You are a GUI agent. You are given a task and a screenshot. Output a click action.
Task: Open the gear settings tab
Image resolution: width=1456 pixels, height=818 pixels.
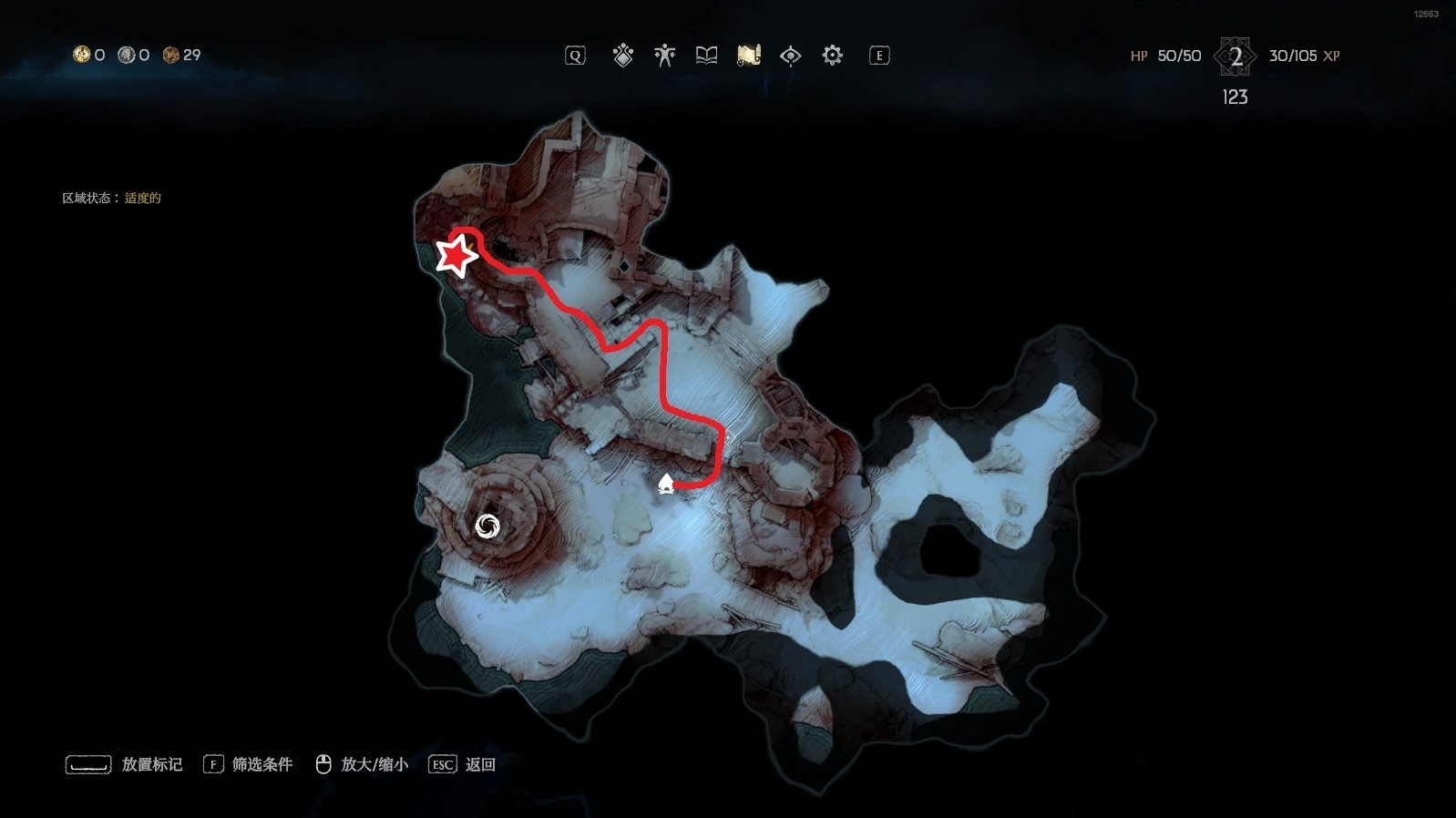pos(832,56)
